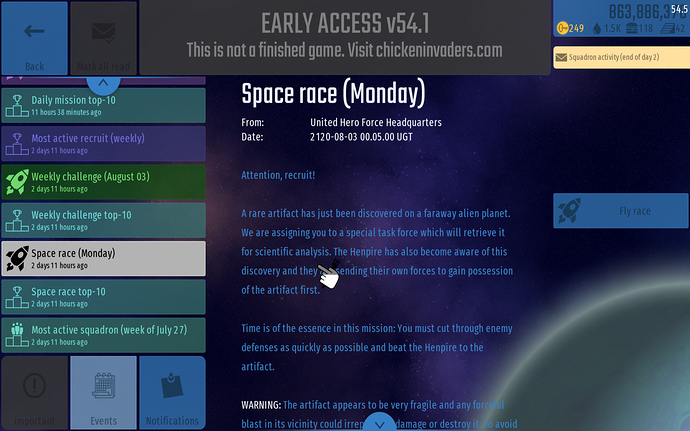Open the Daily mission top-10 message
The height and width of the screenshot is (431, 690).
(x=104, y=105)
